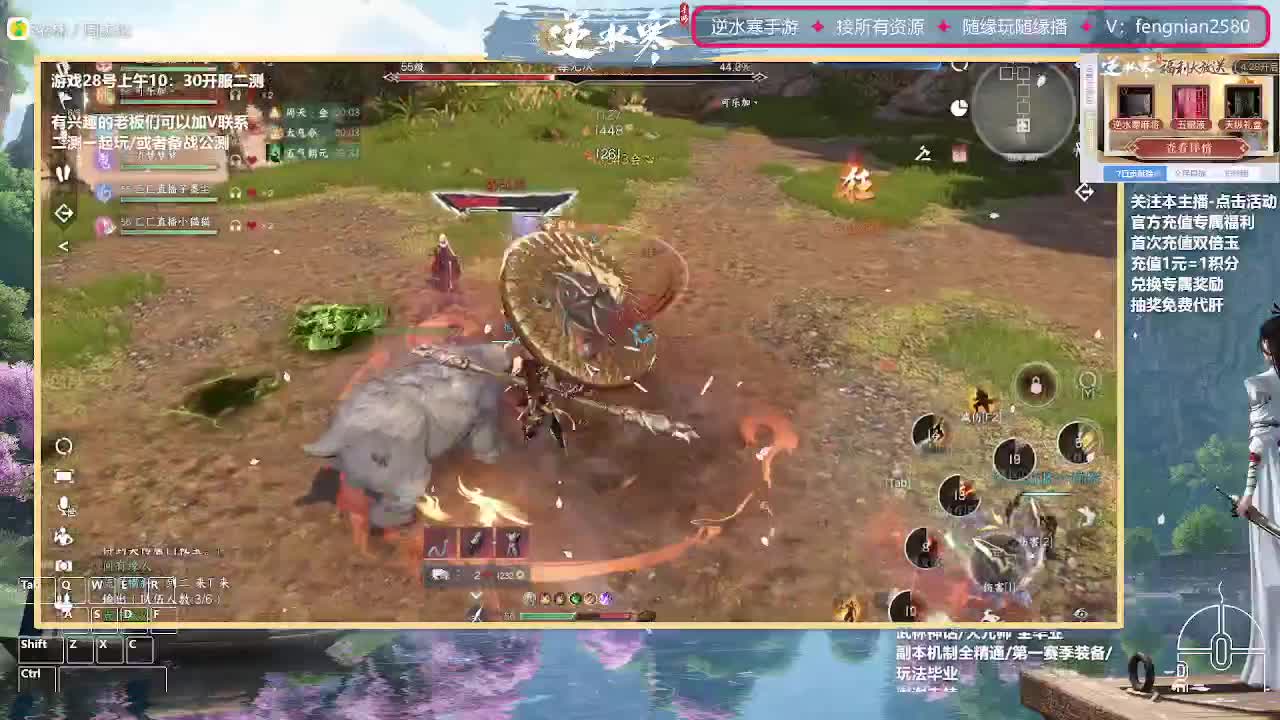Viewport: 1280px width, 720px height.
Task: Toggle the heart icon beside 仨仨直播小僵猫
Action: [x=251, y=225]
